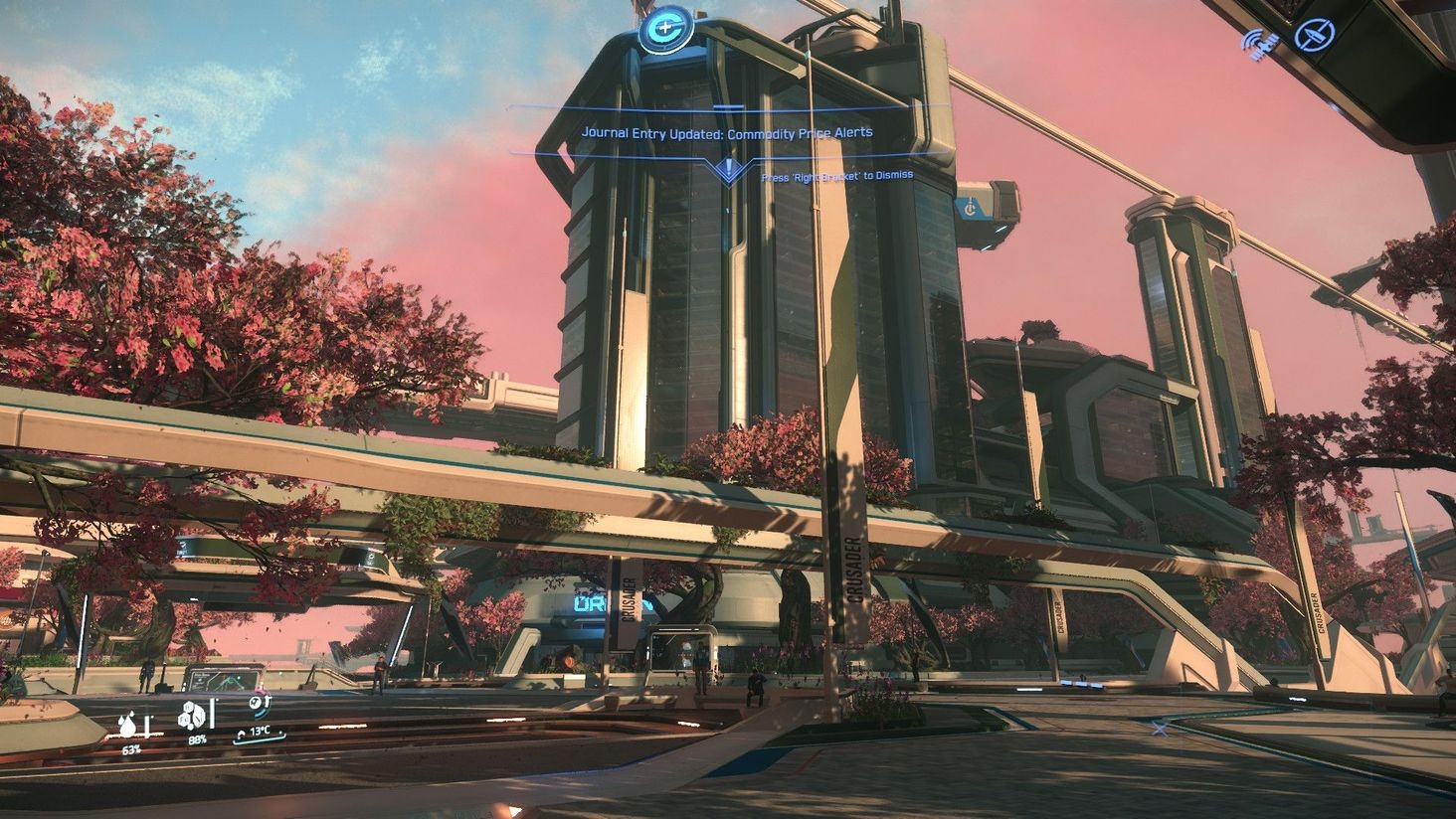
Task: Select the exclamation alert diamond icon
Action: pyautogui.click(x=729, y=169)
